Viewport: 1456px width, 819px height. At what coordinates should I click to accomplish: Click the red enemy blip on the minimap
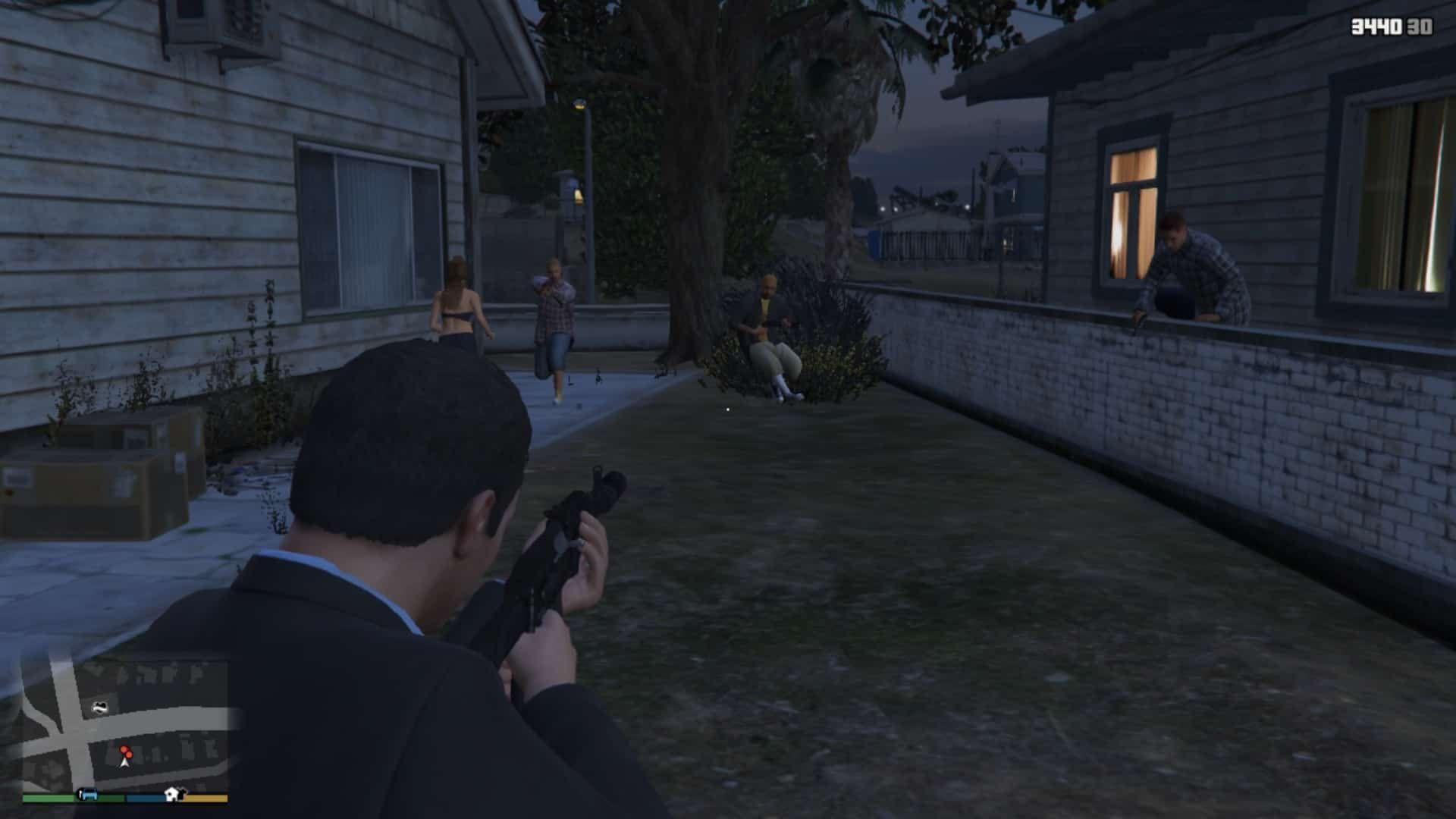[x=125, y=748]
